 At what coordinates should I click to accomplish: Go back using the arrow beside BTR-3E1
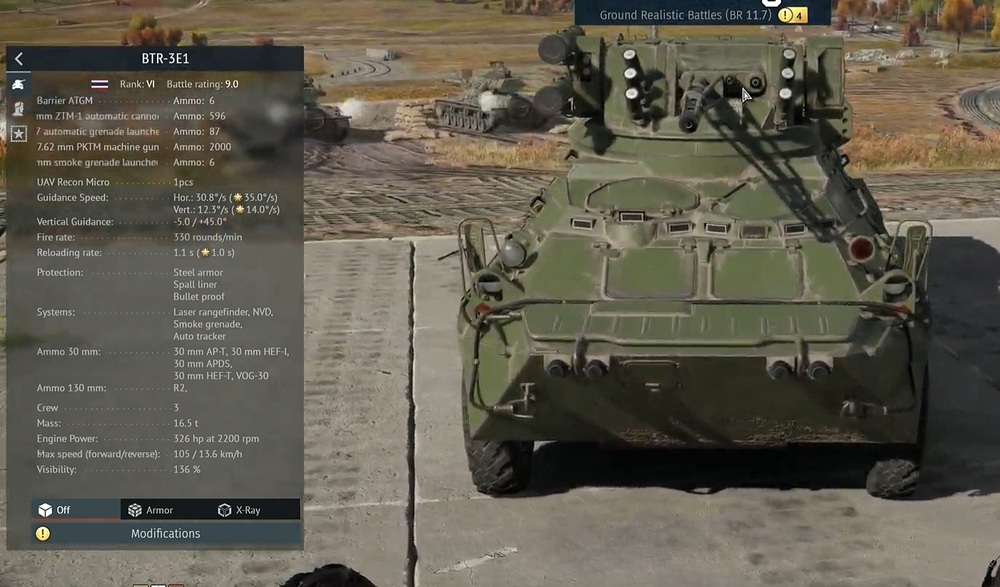click(x=18, y=59)
